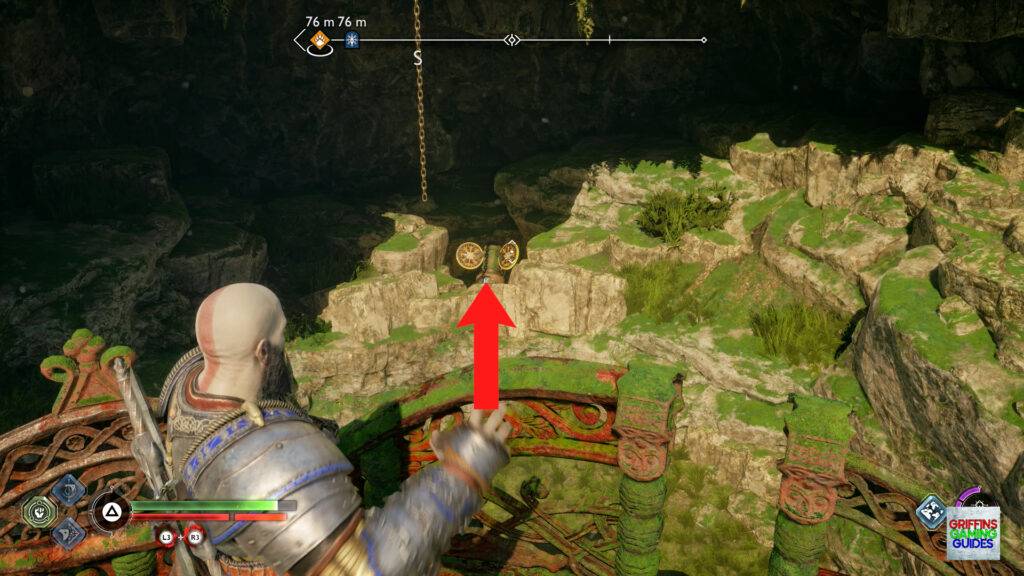The height and width of the screenshot is (576, 1024).
Task: Click the blue snowflake marker on the compass
Action: point(352,41)
